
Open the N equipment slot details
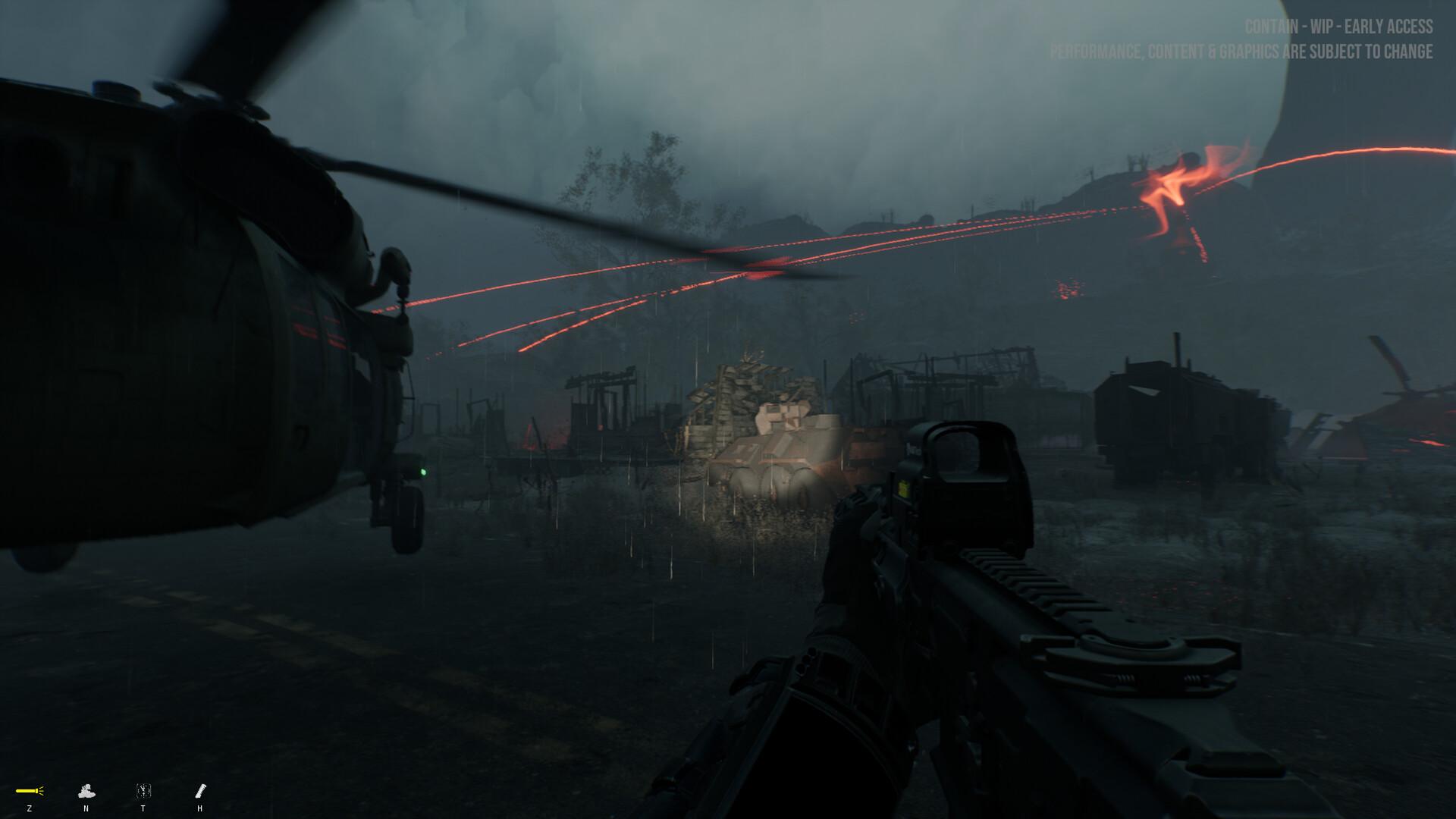(x=86, y=791)
